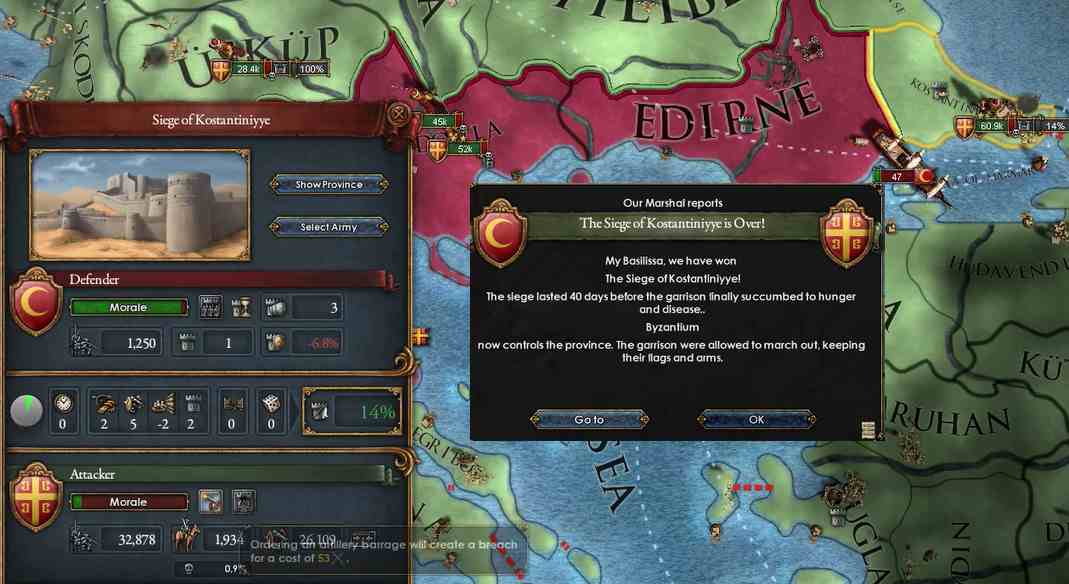Image resolution: width=1069 pixels, height=584 pixels.
Task: Open the defender's Ottoman crescent shield
Action: point(36,303)
